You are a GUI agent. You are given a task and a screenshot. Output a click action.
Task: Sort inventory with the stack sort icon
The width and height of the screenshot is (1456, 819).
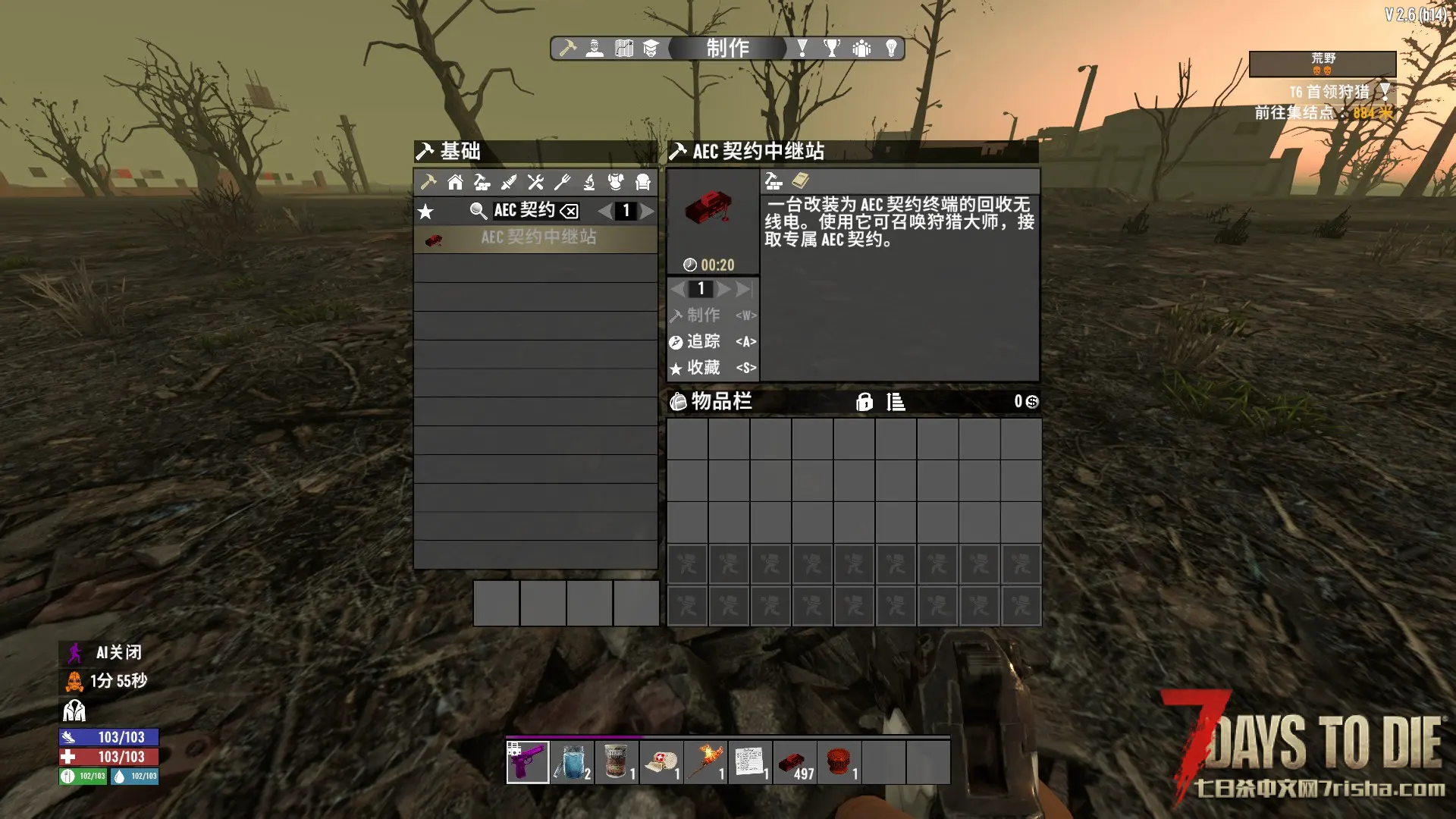(x=896, y=402)
